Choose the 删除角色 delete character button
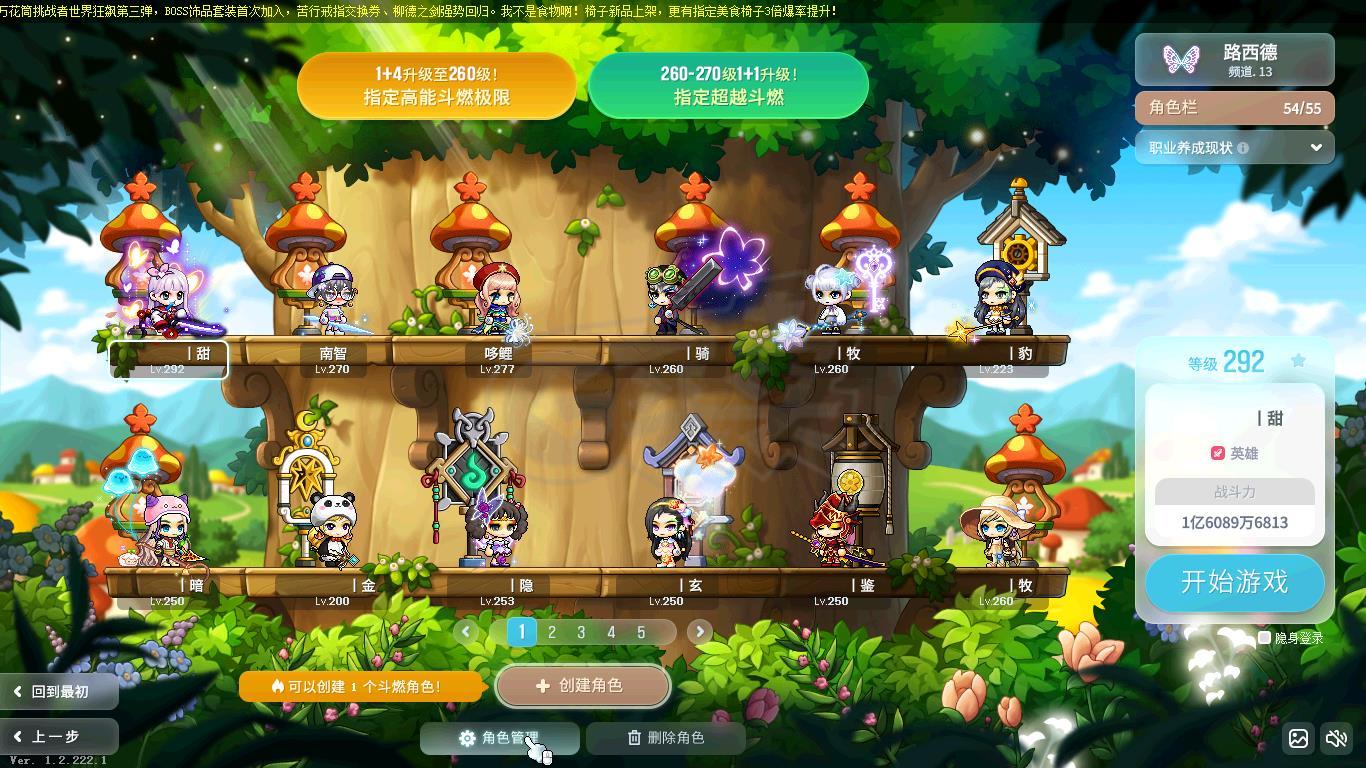This screenshot has width=1366, height=768. pyautogui.click(x=666, y=738)
